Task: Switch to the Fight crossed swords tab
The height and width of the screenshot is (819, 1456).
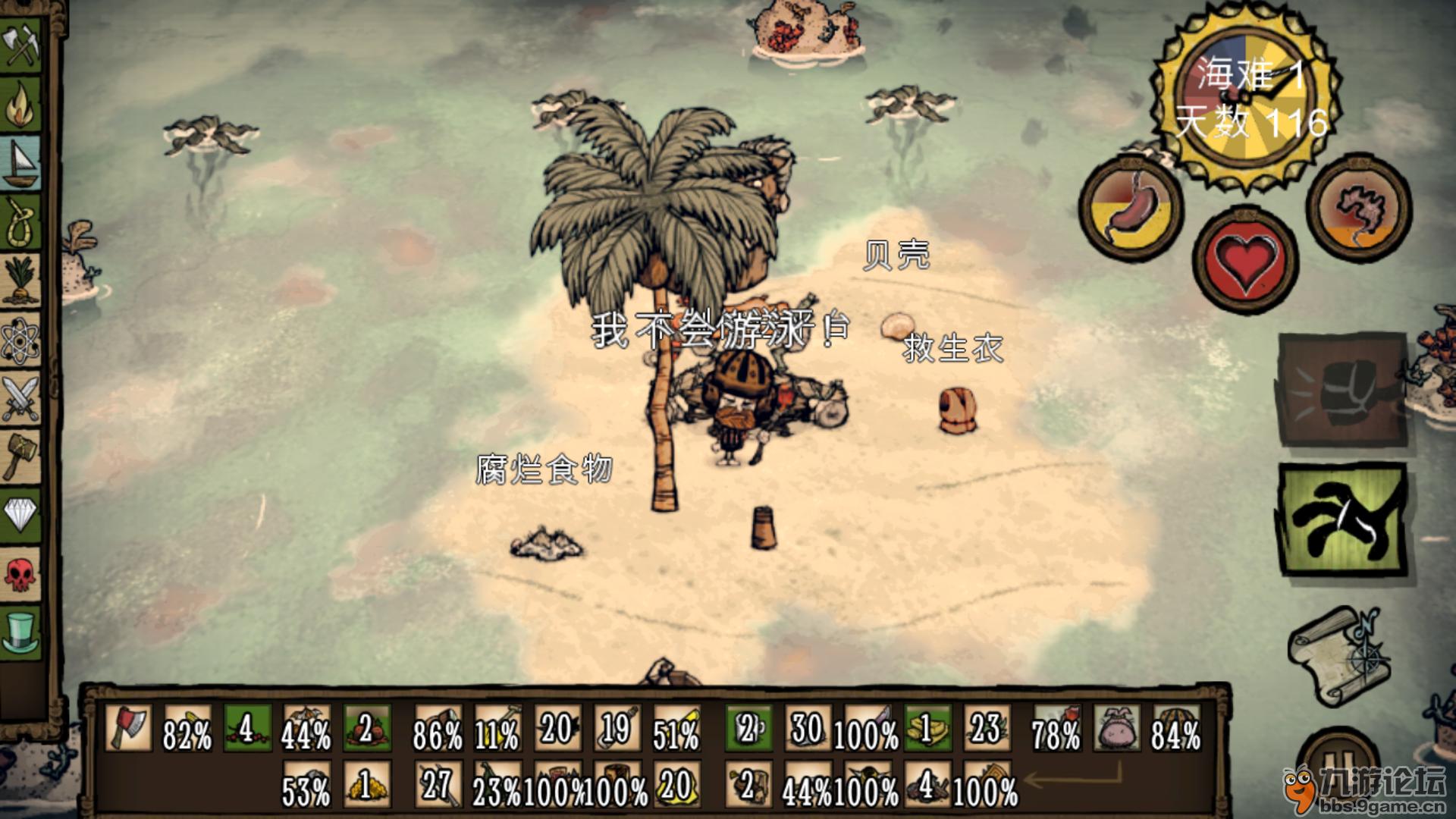Action: click(x=21, y=397)
